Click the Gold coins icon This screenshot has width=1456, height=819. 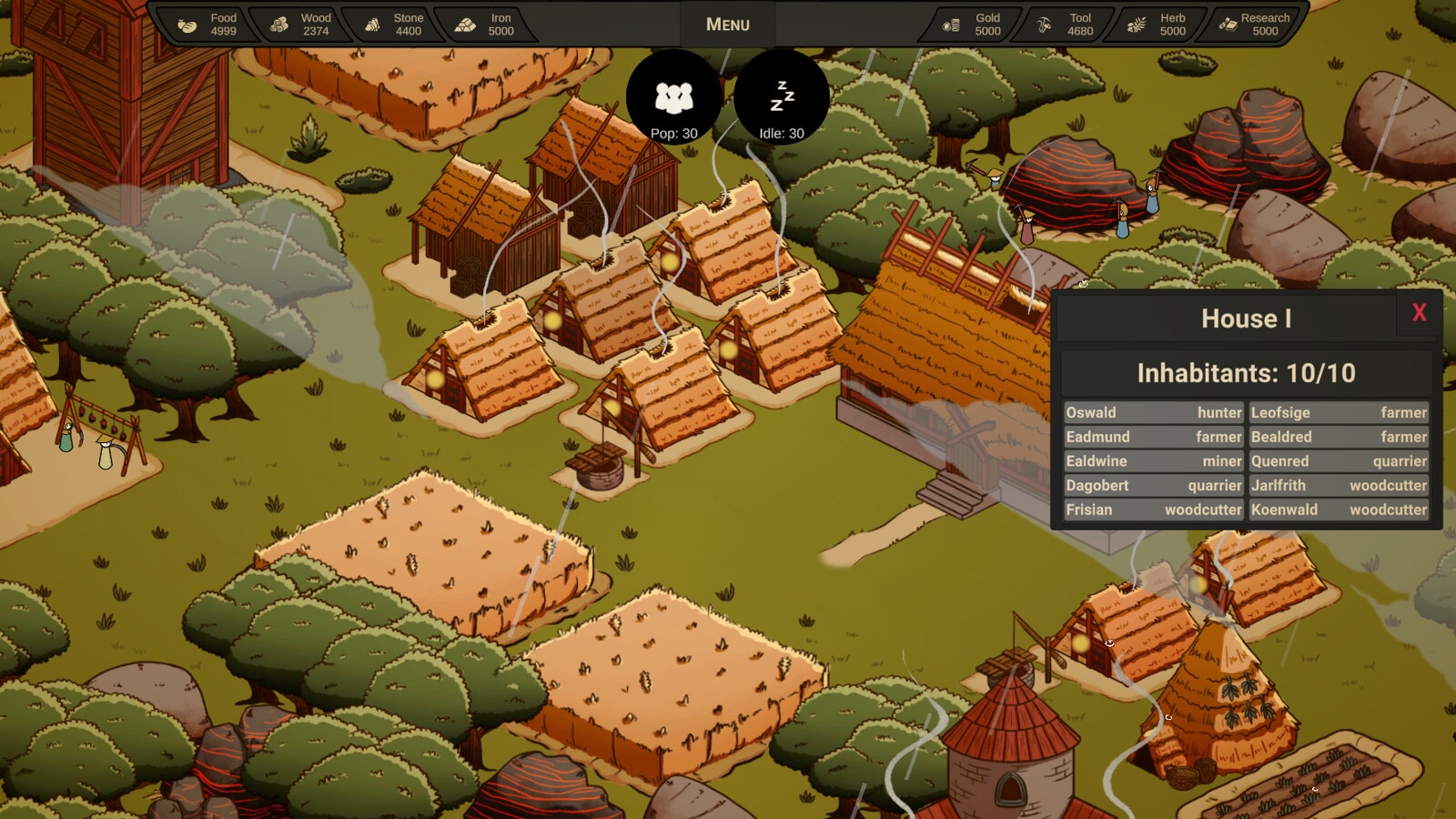coord(953,24)
